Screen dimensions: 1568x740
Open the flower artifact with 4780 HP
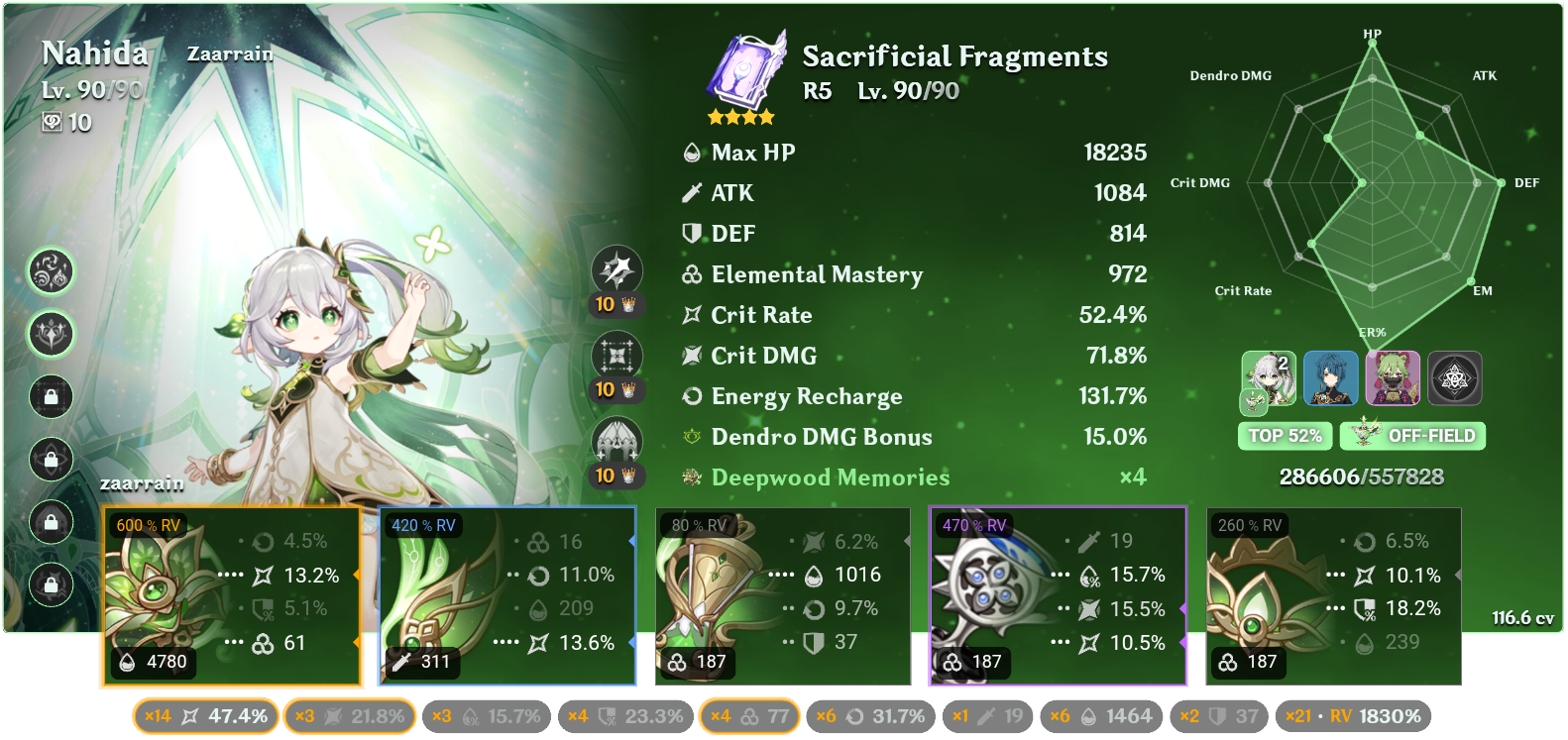231,594
